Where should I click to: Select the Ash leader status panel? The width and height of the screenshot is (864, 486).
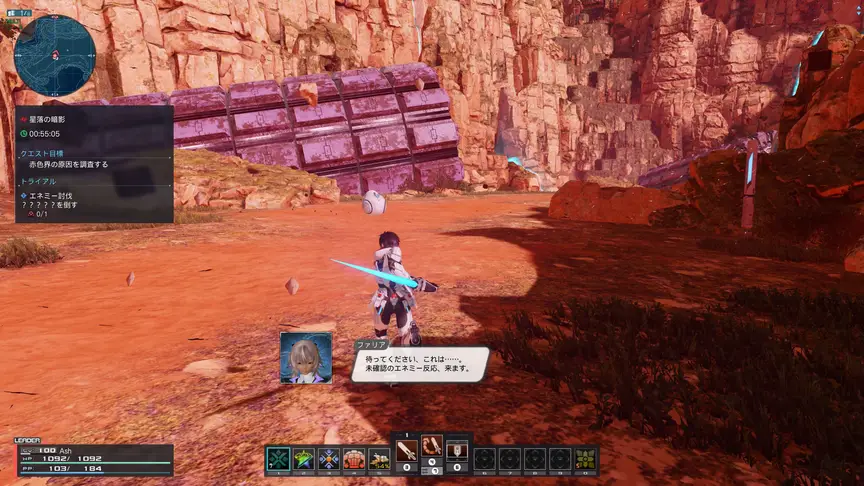[x=94, y=460]
